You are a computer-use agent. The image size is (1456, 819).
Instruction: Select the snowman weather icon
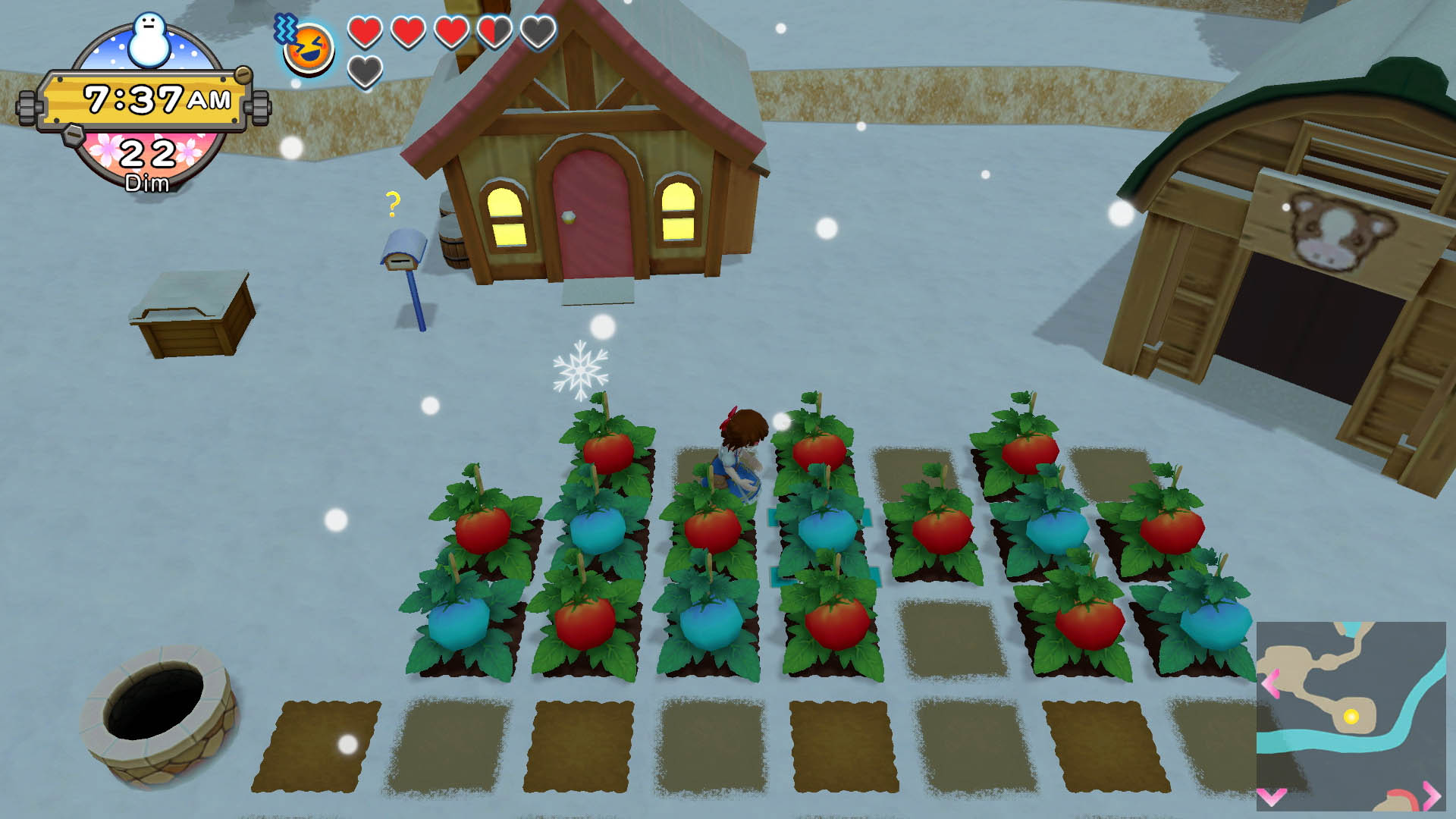pyautogui.click(x=149, y=40)
